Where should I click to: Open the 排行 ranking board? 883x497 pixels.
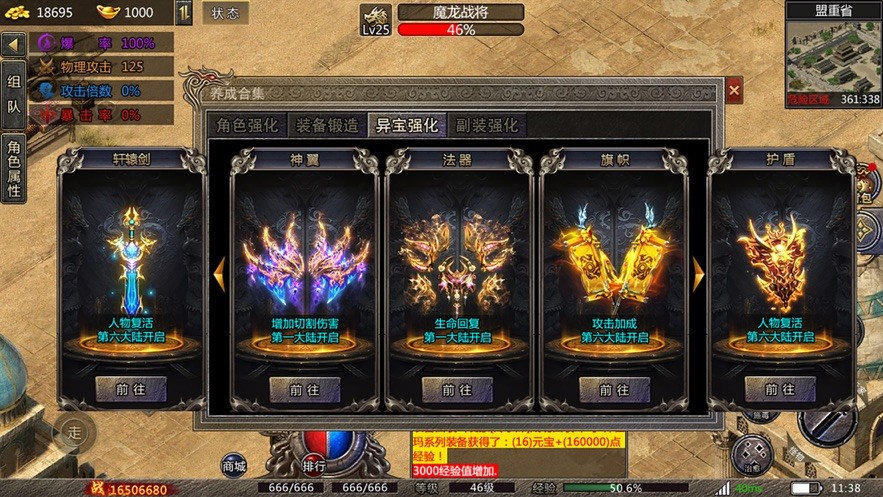(314, 464)
